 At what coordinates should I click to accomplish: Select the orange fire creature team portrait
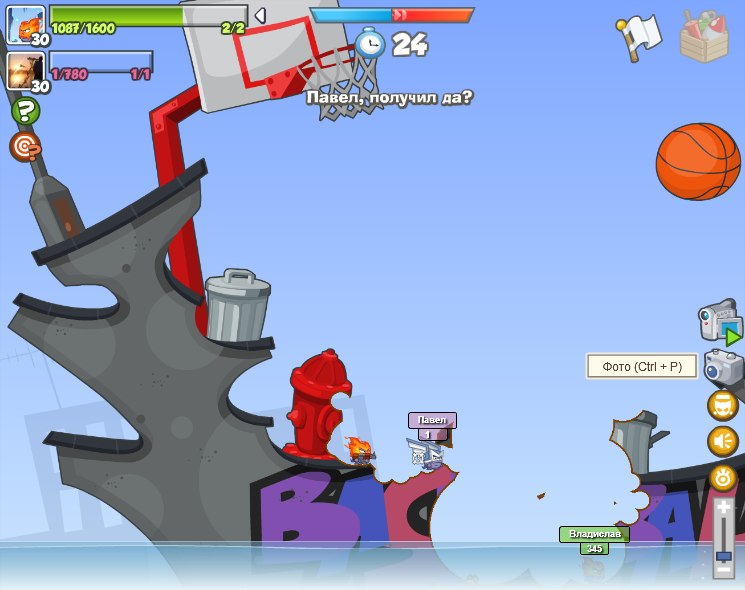click(x=25, y=24)
